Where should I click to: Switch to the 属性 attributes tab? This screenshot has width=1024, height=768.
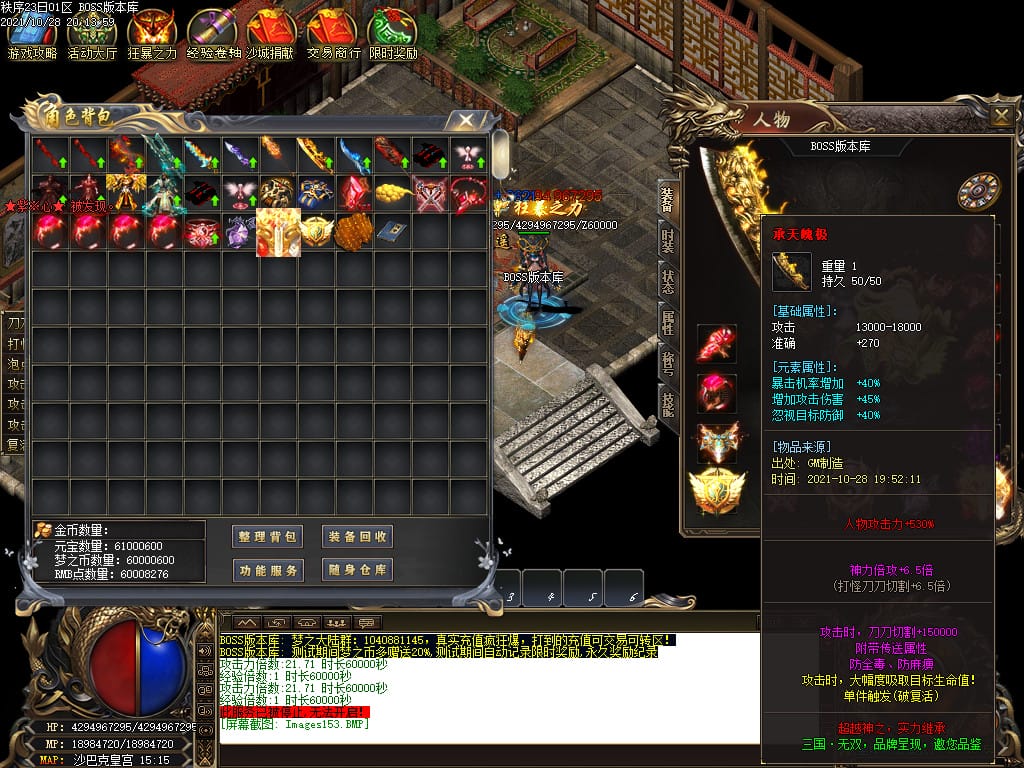click(668, 322)
